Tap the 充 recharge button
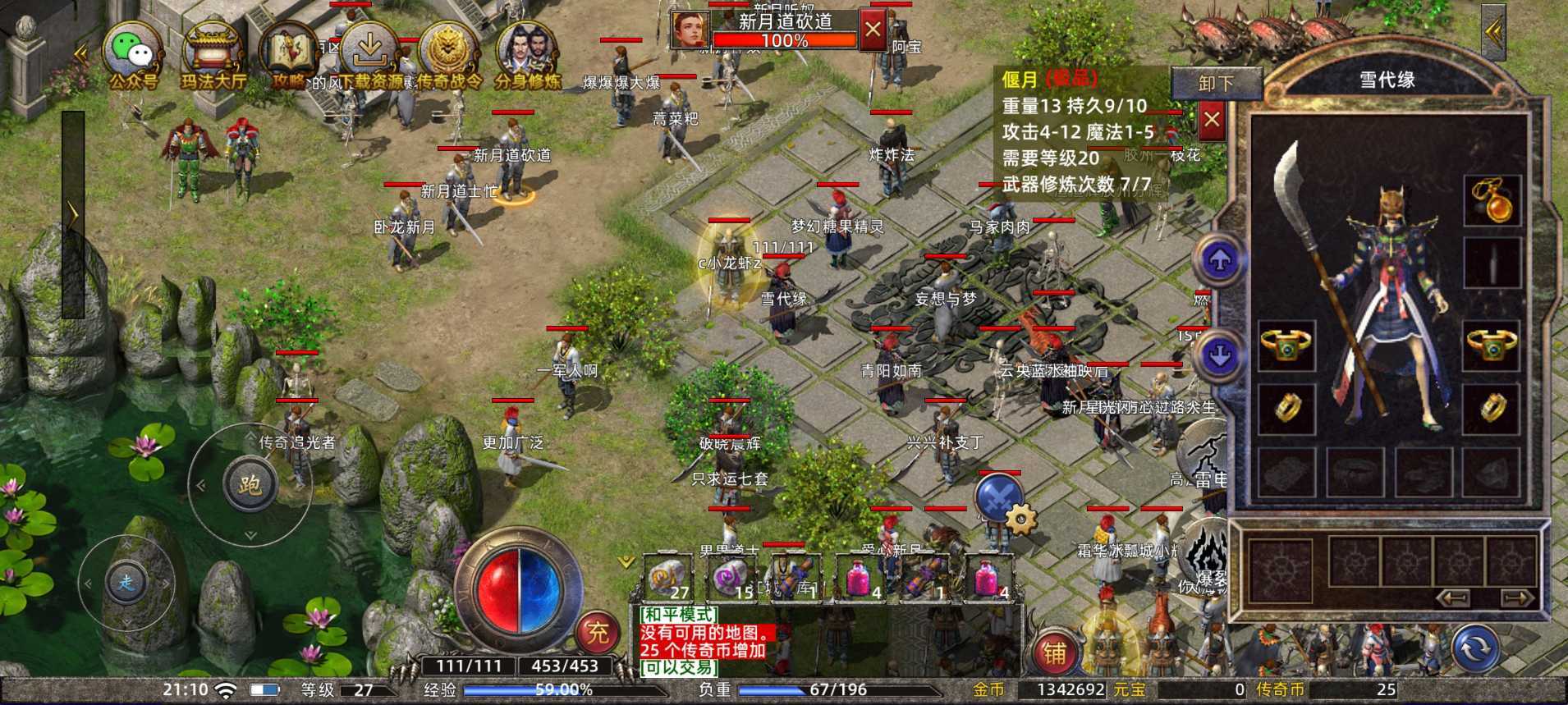The width and height of the screenshot is (1568, 705). click(597, 633)
